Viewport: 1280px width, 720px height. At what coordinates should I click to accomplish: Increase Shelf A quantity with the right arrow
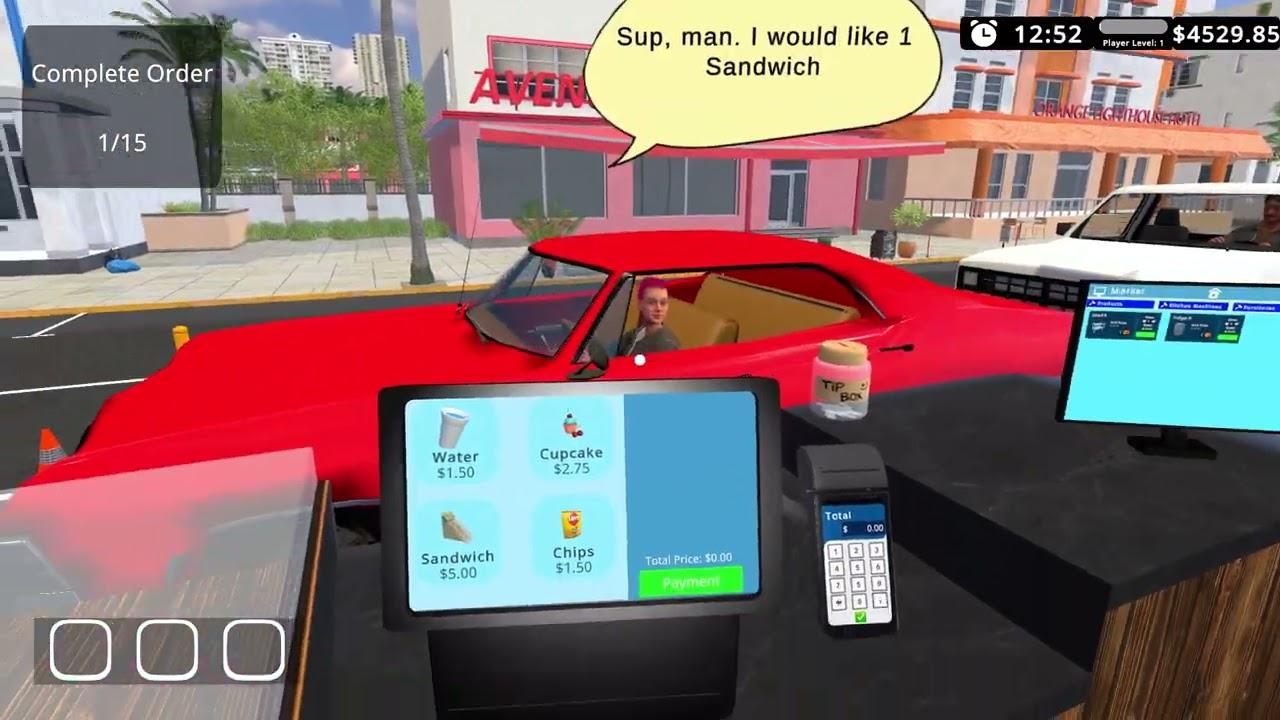[1155, 321]
